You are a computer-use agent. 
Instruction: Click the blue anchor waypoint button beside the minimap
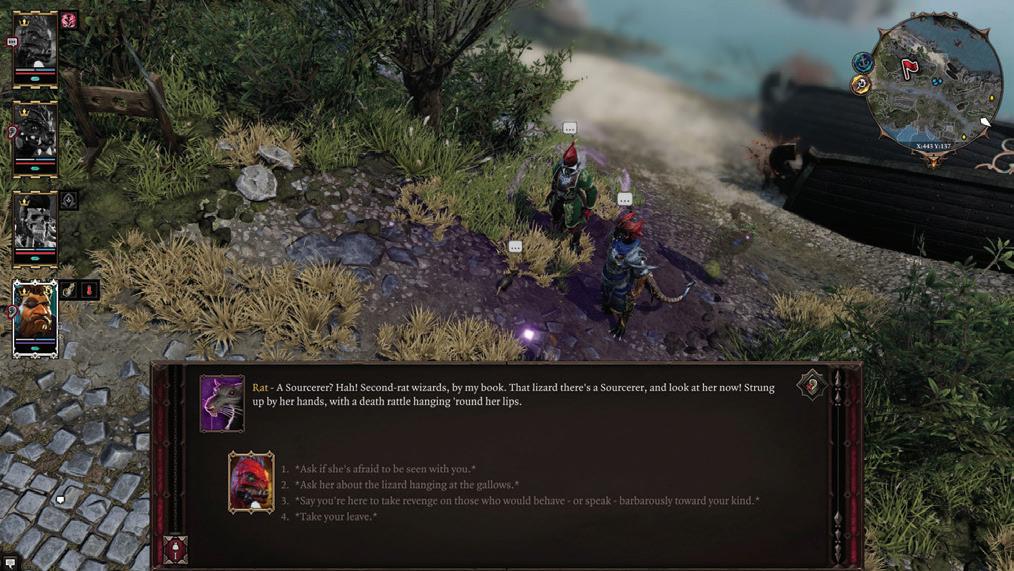[x=862, y=62]
